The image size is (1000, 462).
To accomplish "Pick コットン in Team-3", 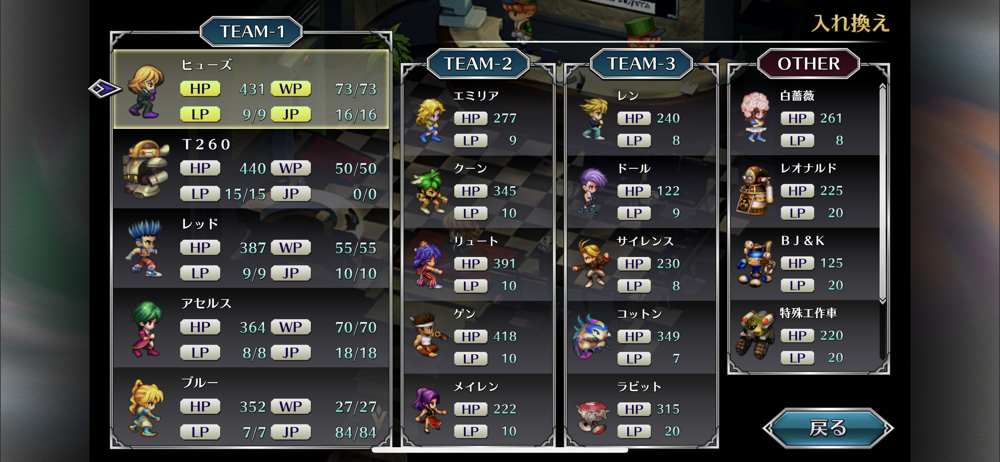I will coord(641,336).
